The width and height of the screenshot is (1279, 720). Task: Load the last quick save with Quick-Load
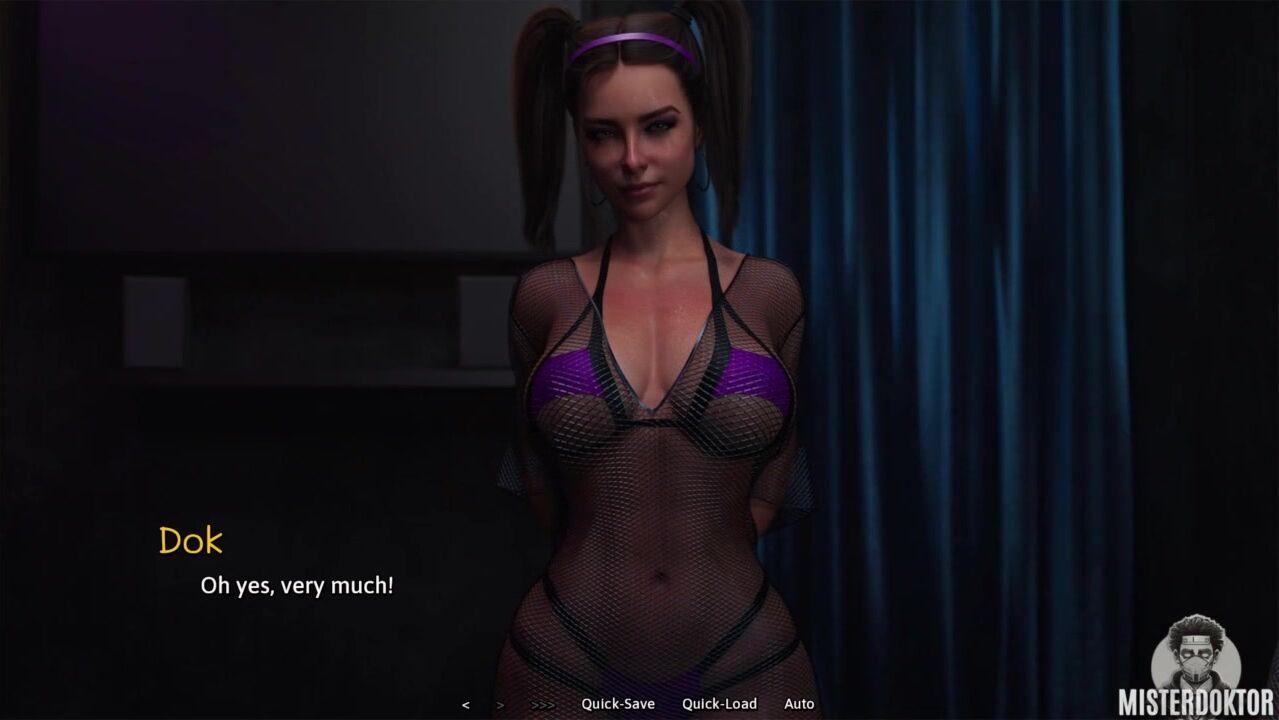point(719,704)
